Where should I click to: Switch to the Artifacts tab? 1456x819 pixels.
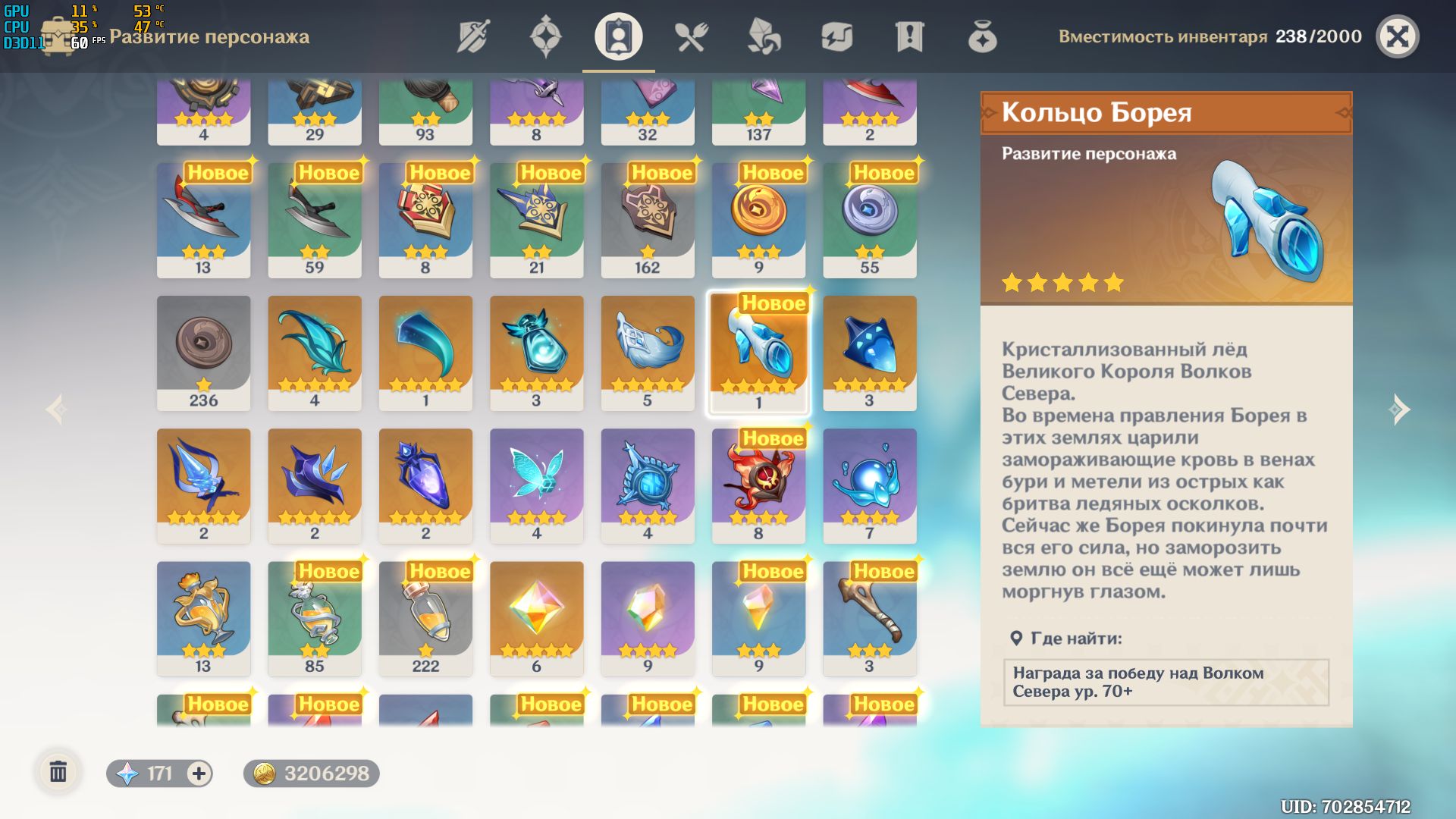tap(548, 36)
